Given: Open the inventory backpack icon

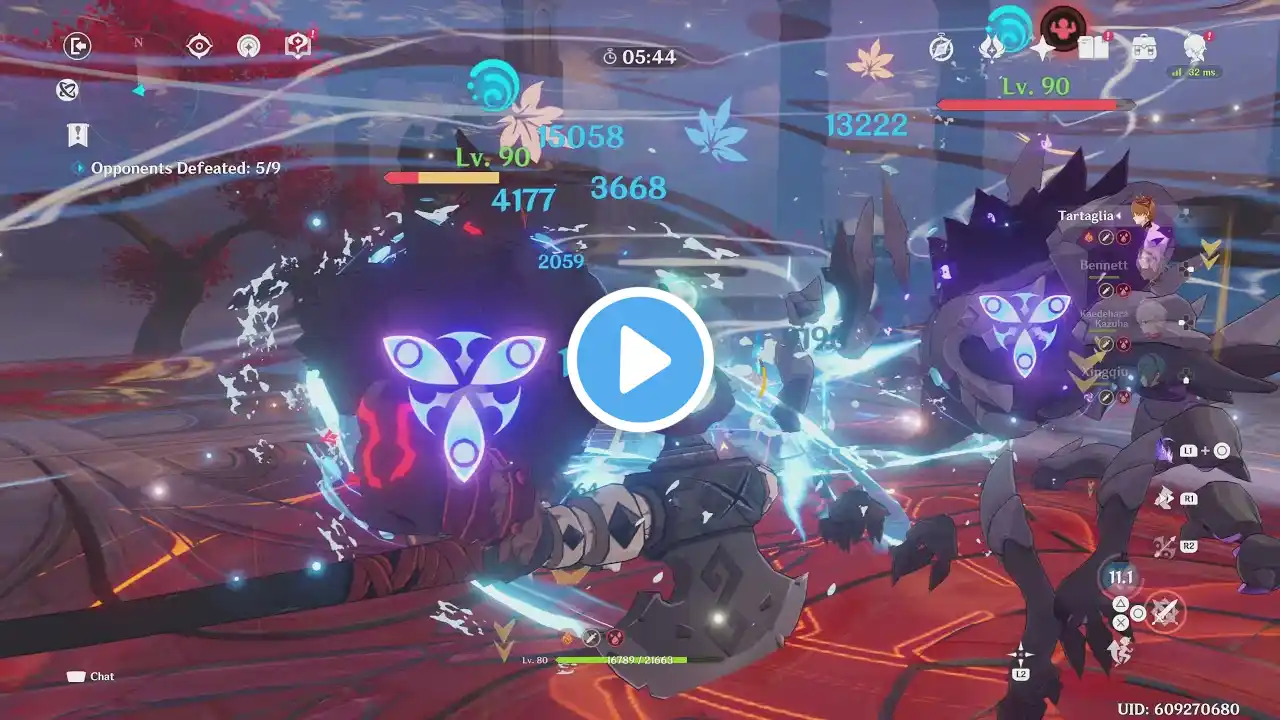Looking at the screenshot, I should point(1144,47).
